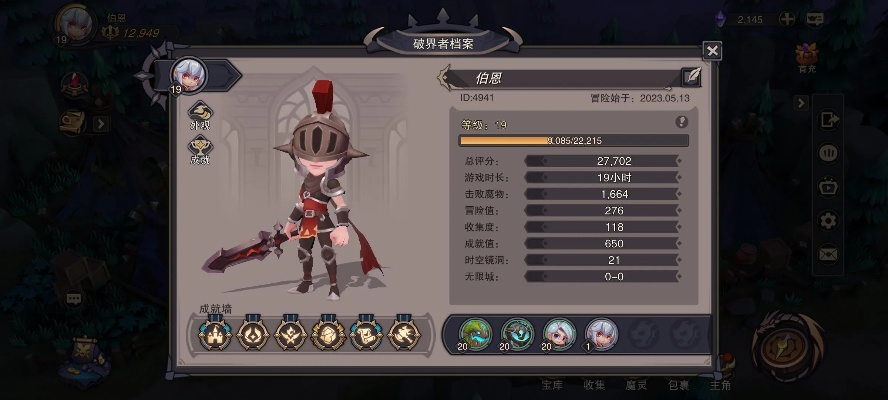
Task: Select the castle achievement badge
Action: pos(215,333)
